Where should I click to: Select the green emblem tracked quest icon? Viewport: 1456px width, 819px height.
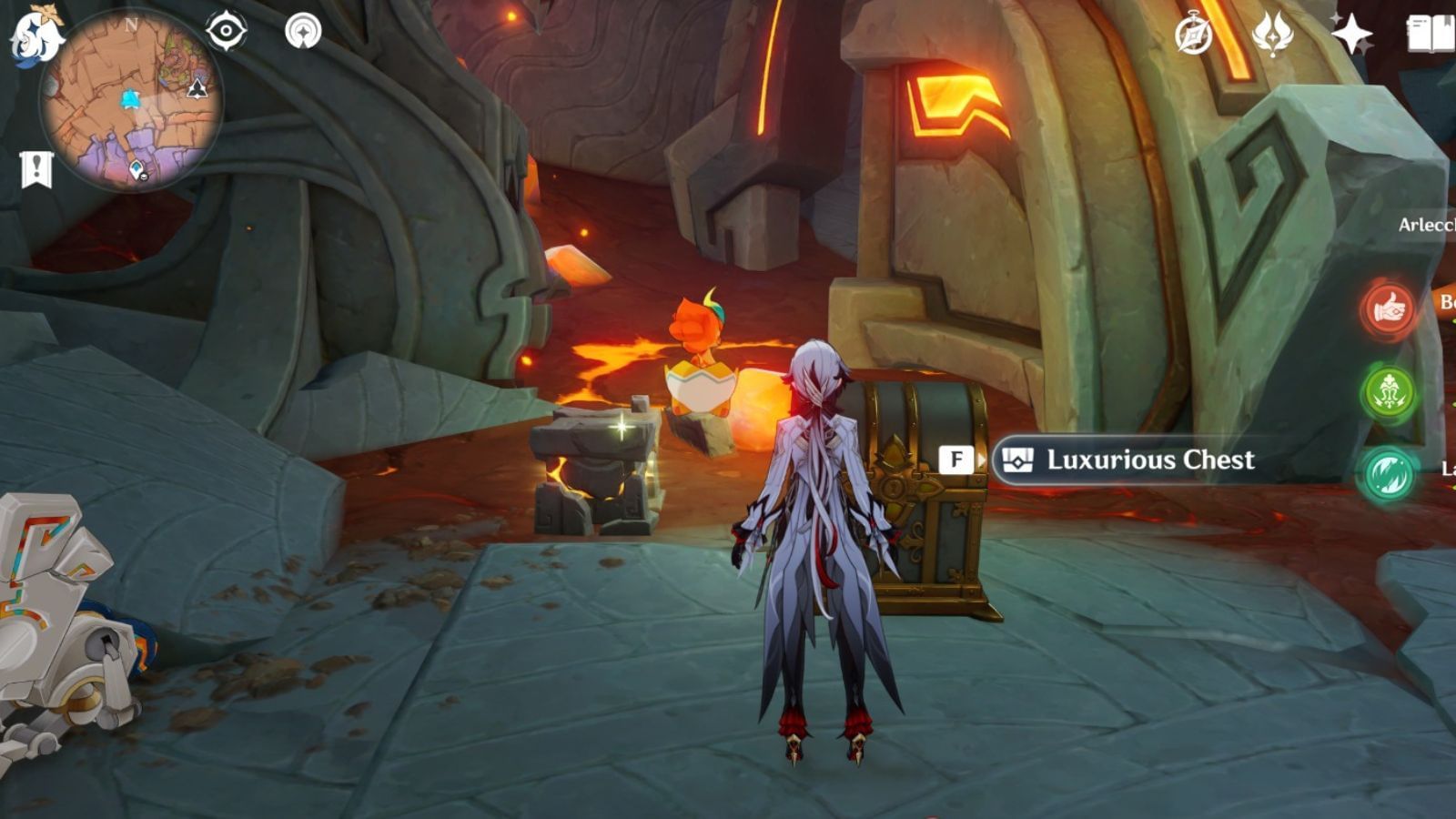1388,391
